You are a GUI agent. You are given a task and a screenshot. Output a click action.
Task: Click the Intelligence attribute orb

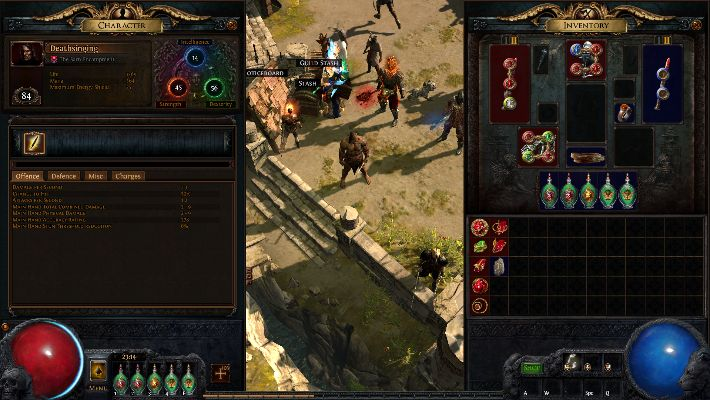(x=196, y=59)
